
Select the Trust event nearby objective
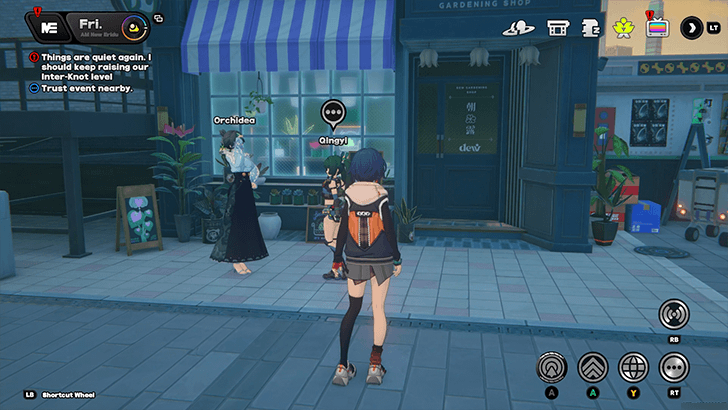83,88
